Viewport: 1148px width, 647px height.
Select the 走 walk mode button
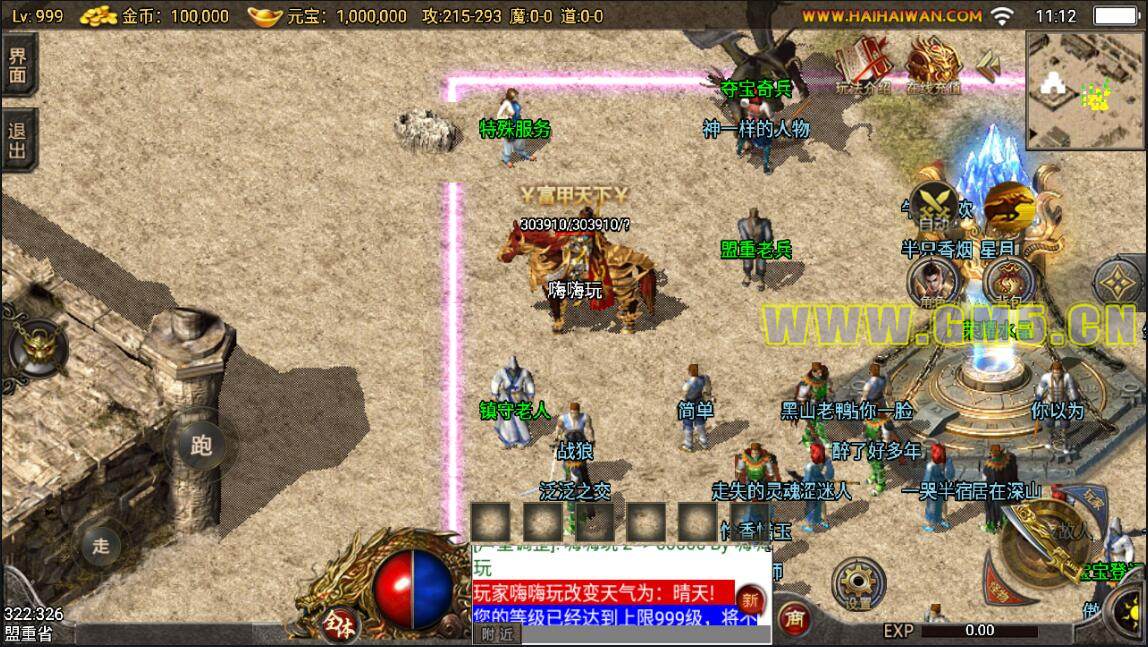click(x=101, y=545)
